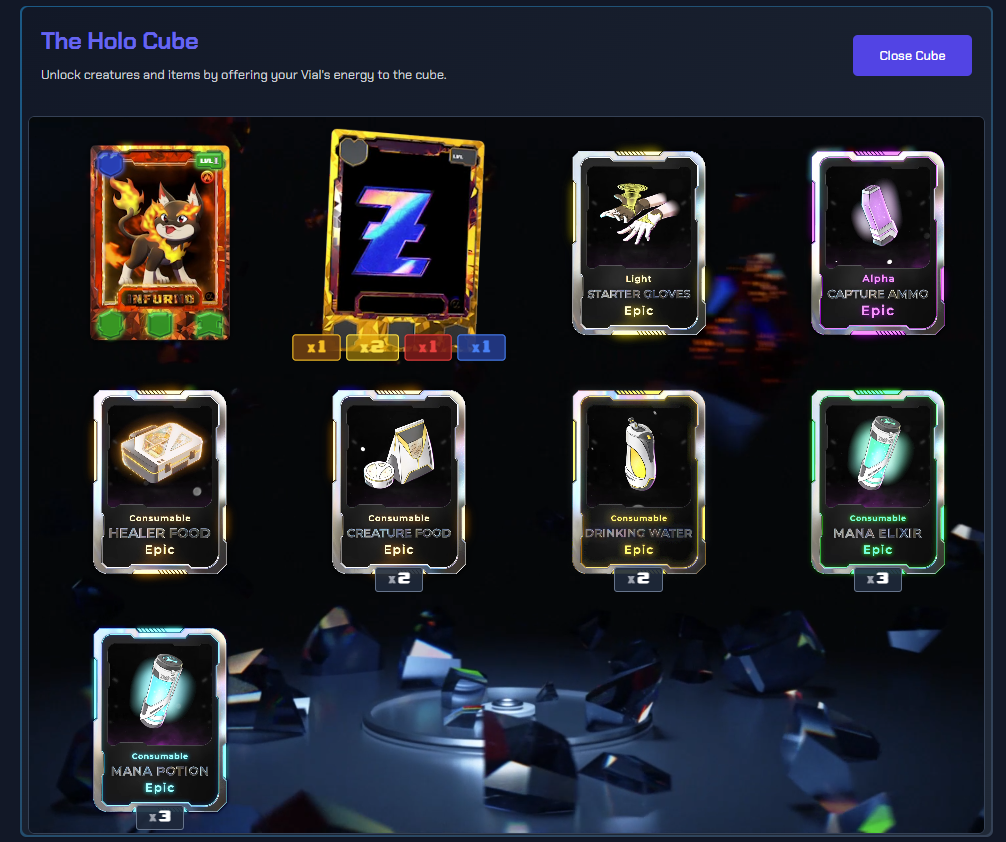Open the Starter Gloves item card
The image size is (1006, 842).
(x=638, y=242)
